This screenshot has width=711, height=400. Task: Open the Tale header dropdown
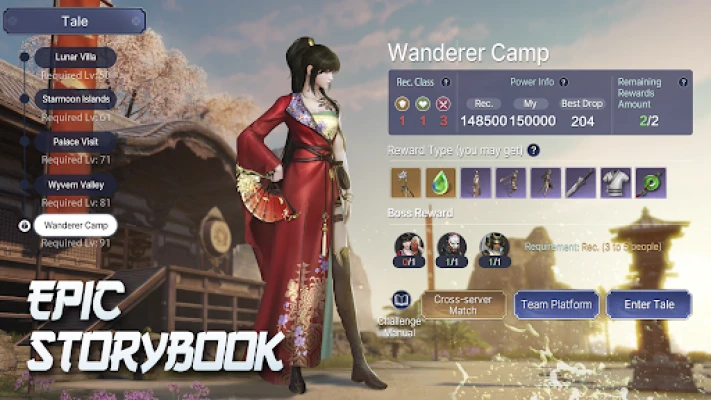75,21
